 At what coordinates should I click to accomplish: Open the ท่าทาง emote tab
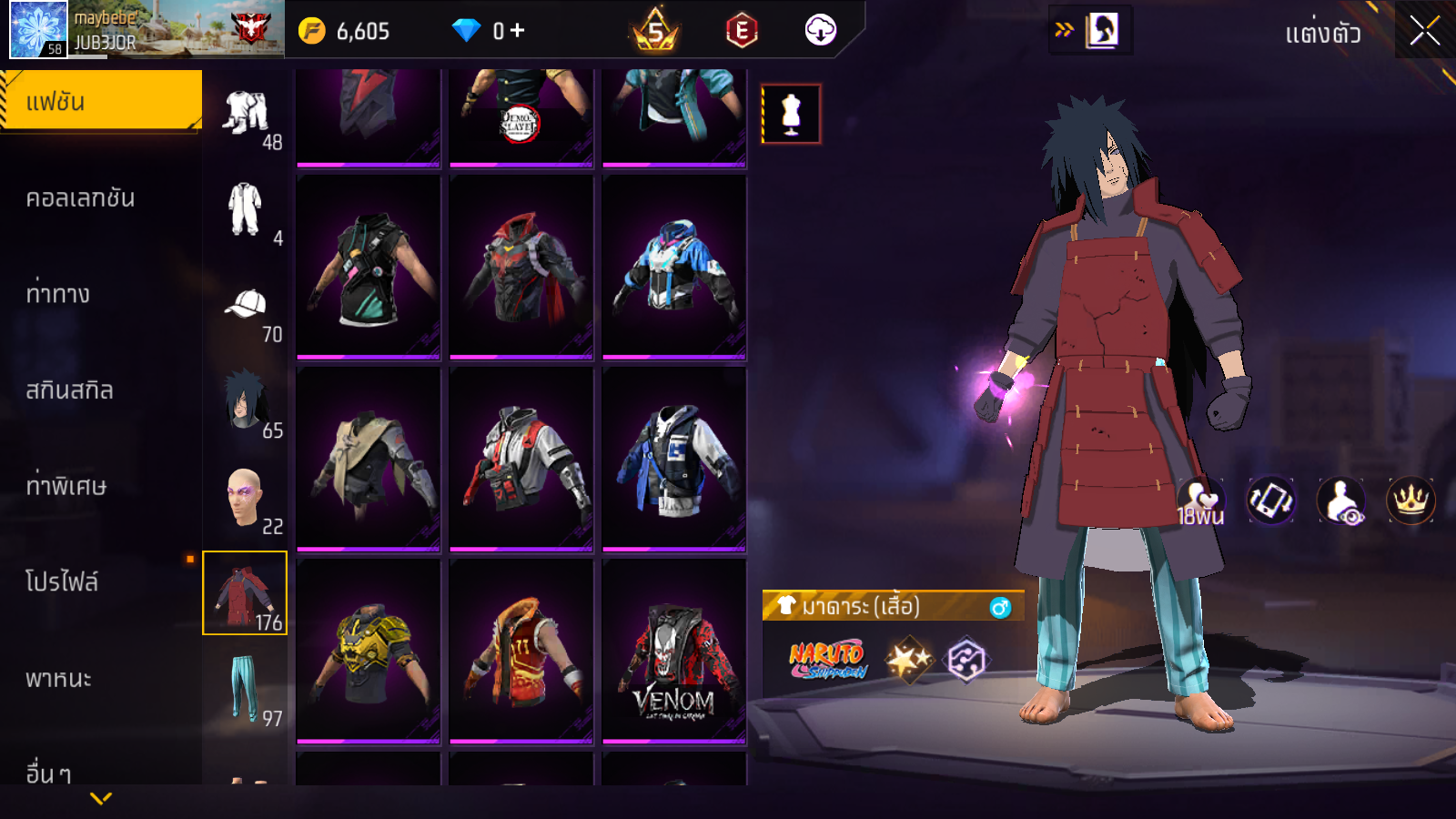[58, 294]
